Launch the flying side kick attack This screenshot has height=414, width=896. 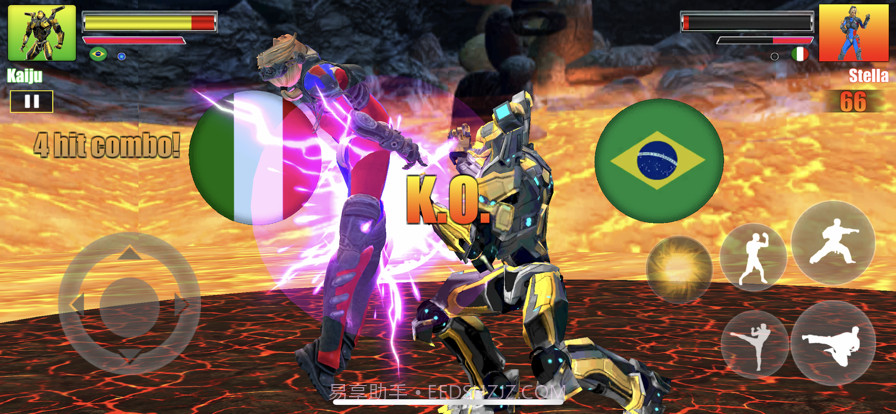coord(833,343)
